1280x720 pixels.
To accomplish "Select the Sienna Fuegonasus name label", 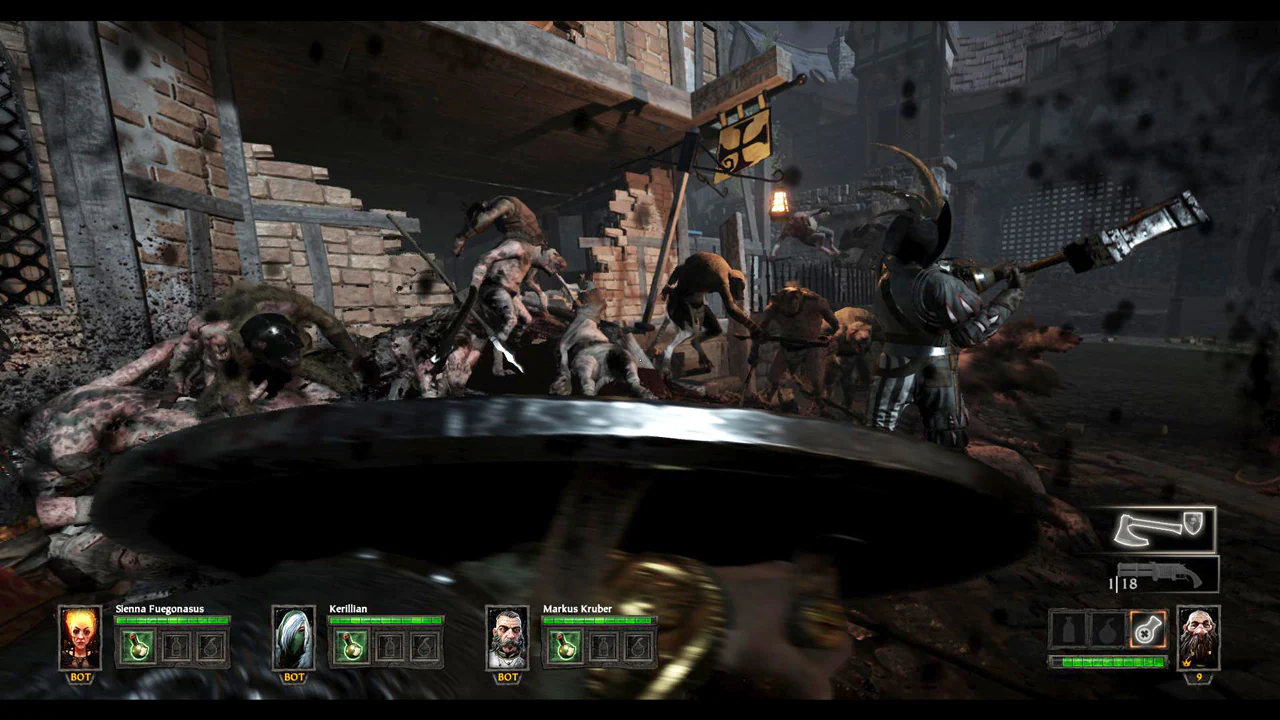I will 159,608.
